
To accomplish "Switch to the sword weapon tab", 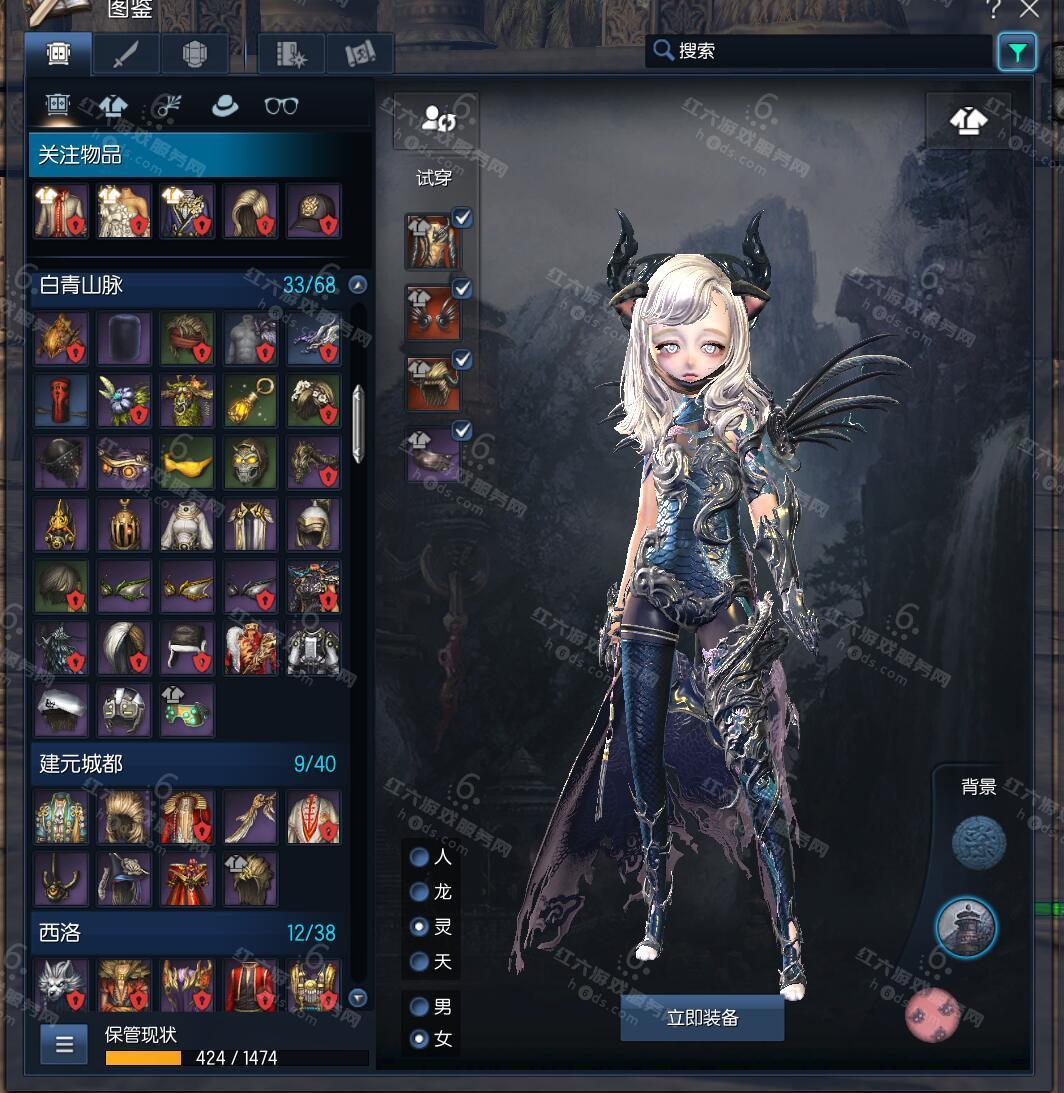I will click(126, 54).
